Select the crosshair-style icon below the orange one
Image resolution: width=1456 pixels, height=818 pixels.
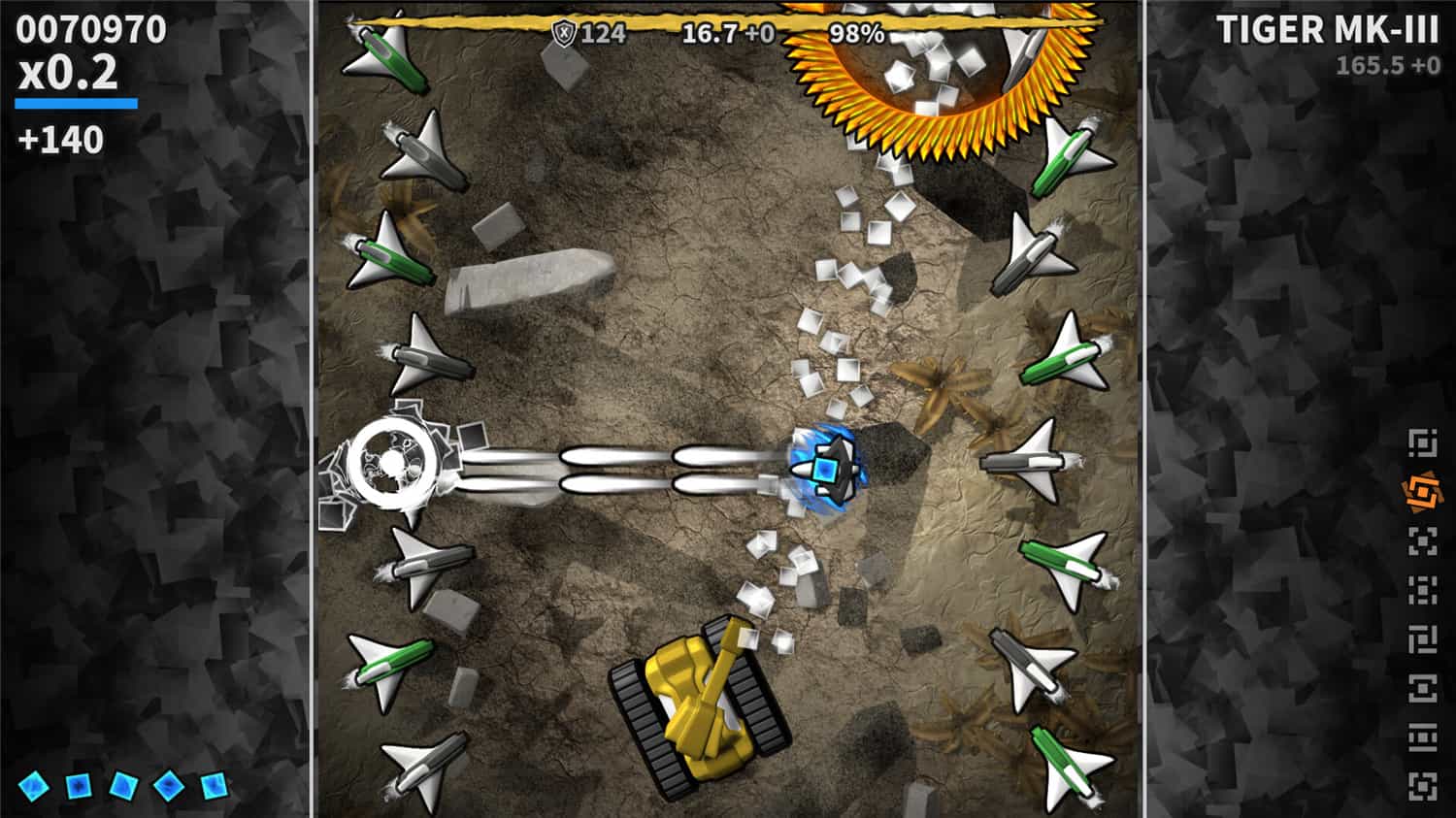(1422, 539)
